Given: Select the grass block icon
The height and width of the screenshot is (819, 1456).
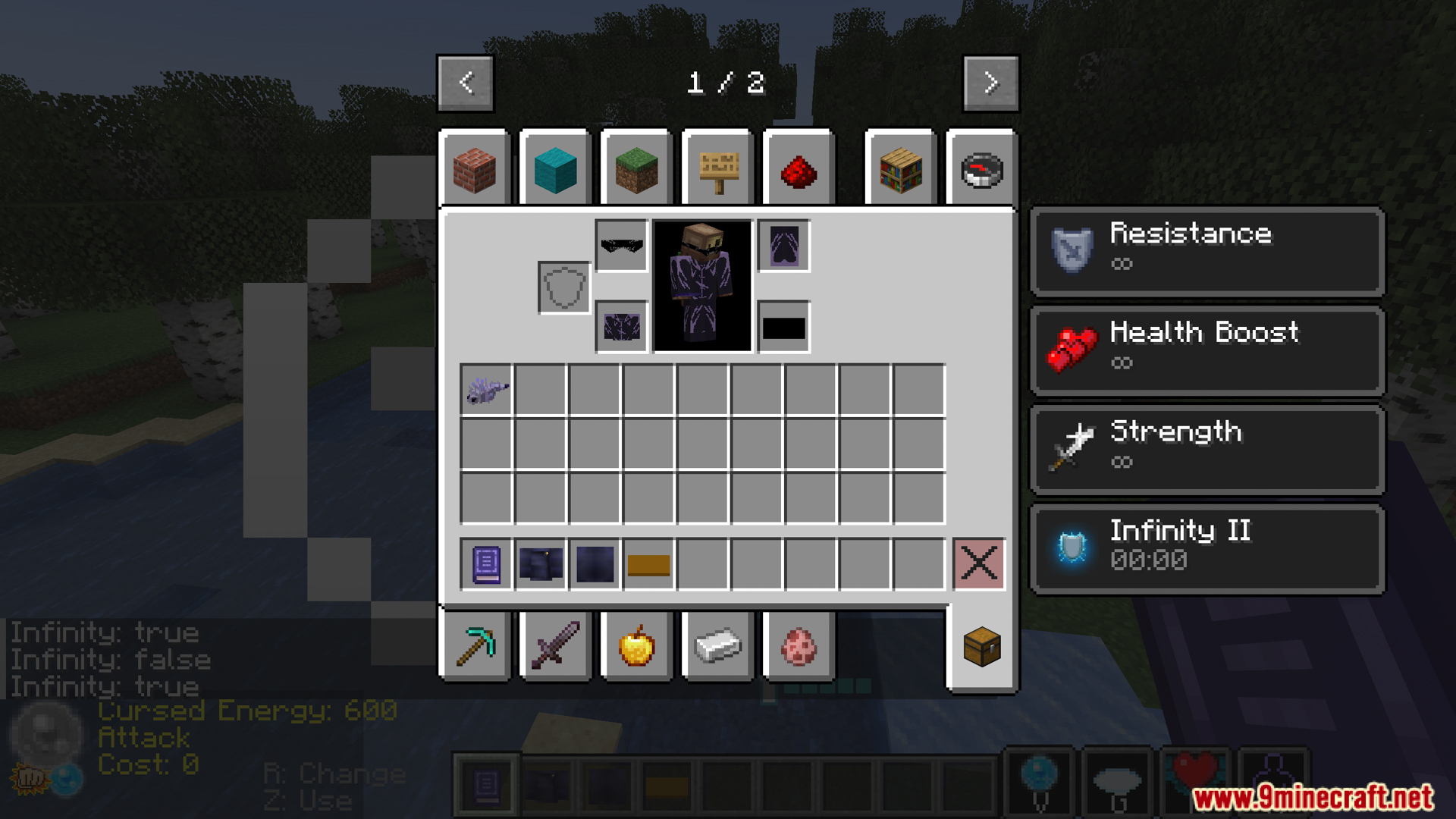Looking at the screenshot, I should point(637,169).
